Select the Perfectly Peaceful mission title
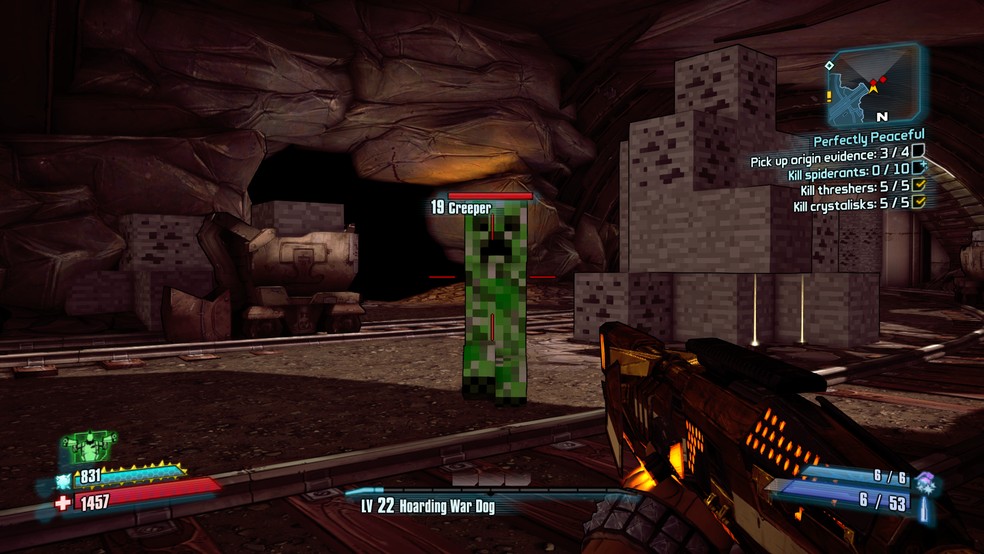Viewport: 984px width, 554px height. point(868,136)
